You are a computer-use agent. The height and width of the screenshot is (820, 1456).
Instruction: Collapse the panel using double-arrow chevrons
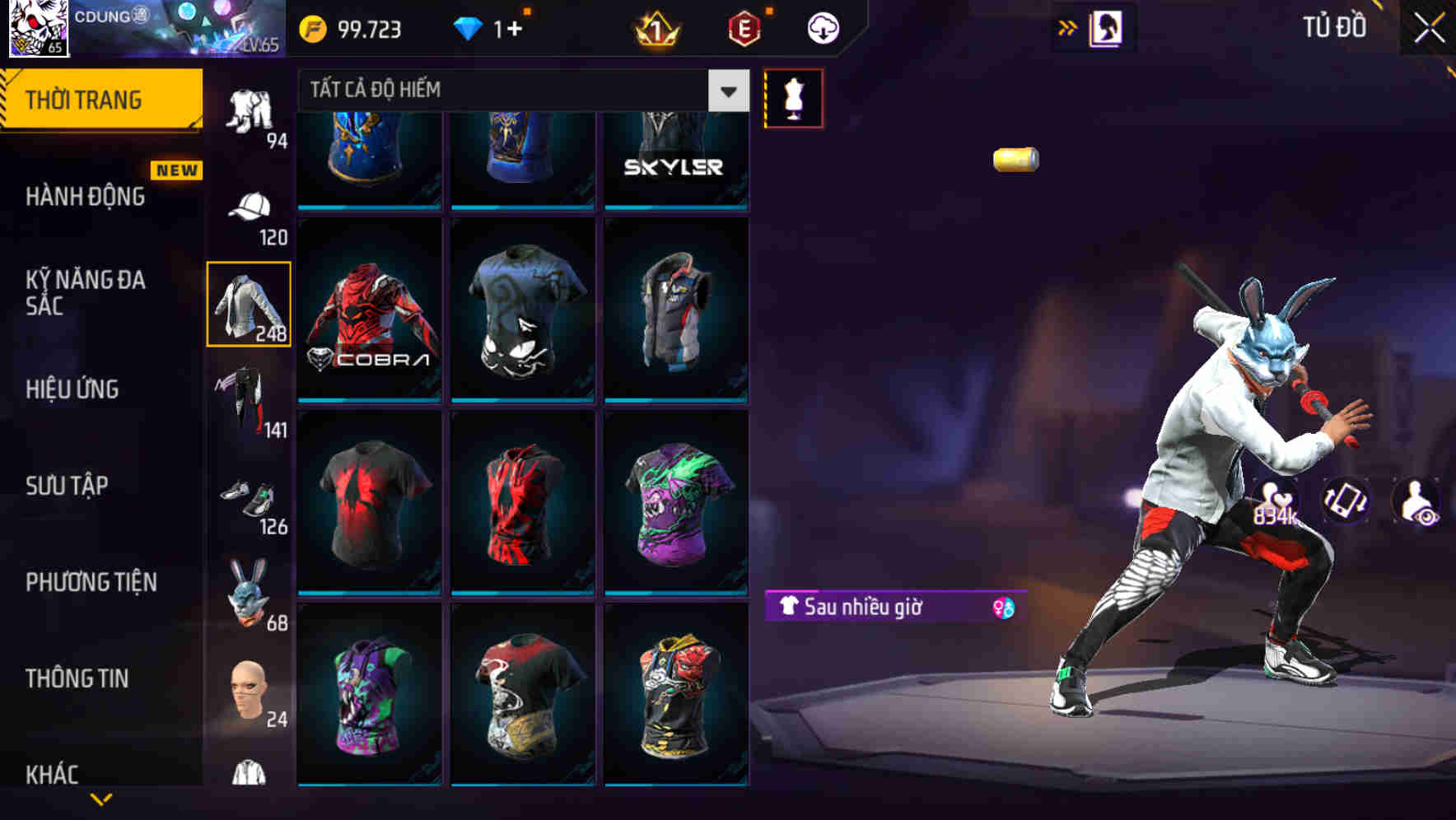tap(1068, 27)
